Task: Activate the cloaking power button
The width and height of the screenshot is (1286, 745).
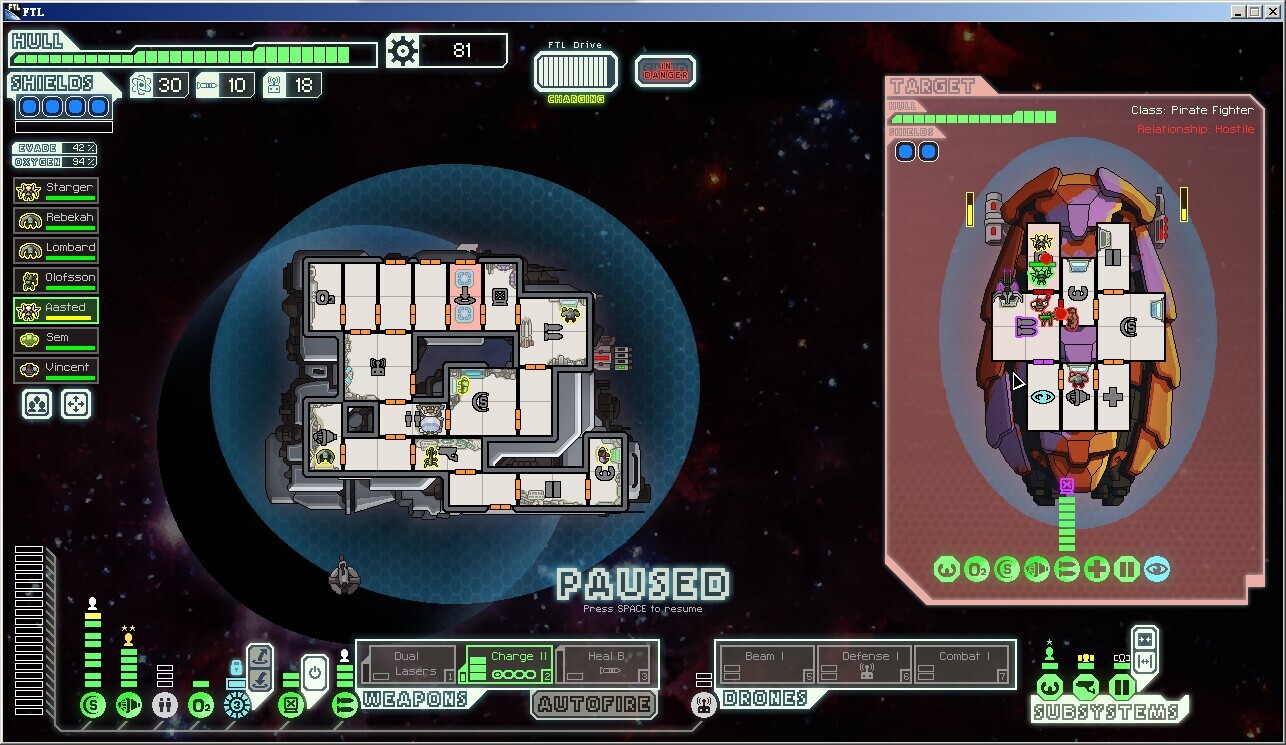Action: [x=315, y=672]
